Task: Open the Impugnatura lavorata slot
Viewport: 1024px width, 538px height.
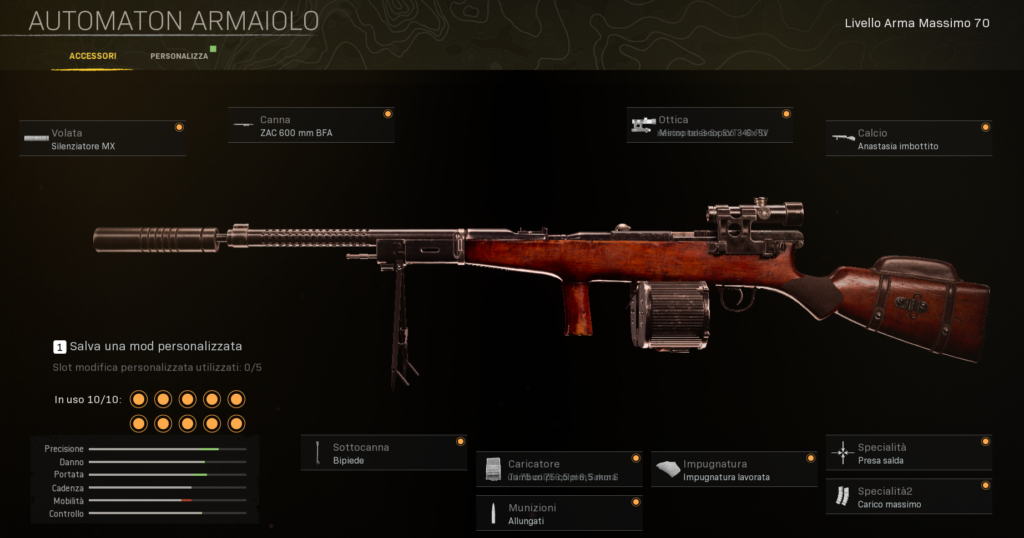Action: [x=734, y=470]
